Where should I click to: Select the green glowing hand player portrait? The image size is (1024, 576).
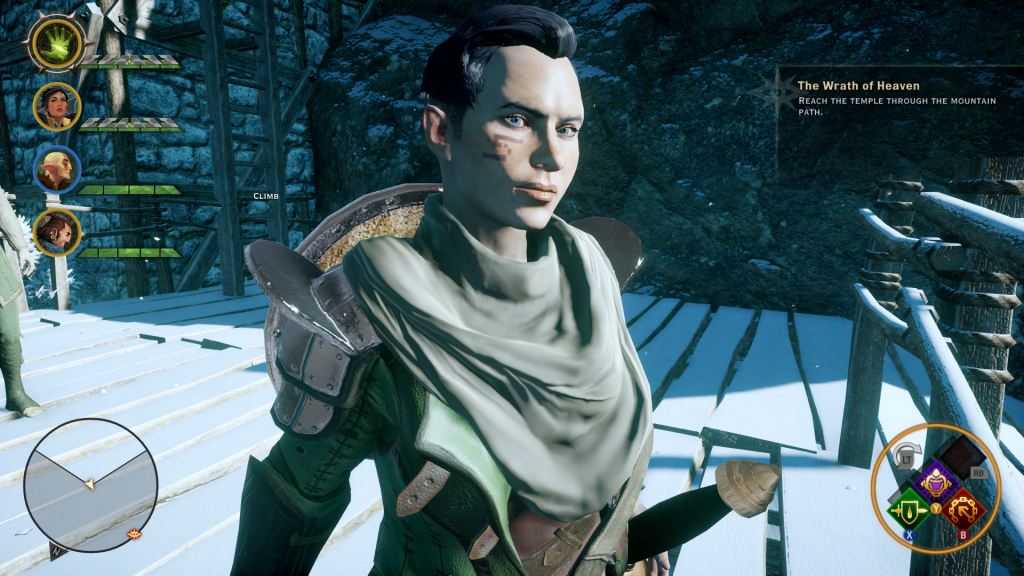point(57,44)
